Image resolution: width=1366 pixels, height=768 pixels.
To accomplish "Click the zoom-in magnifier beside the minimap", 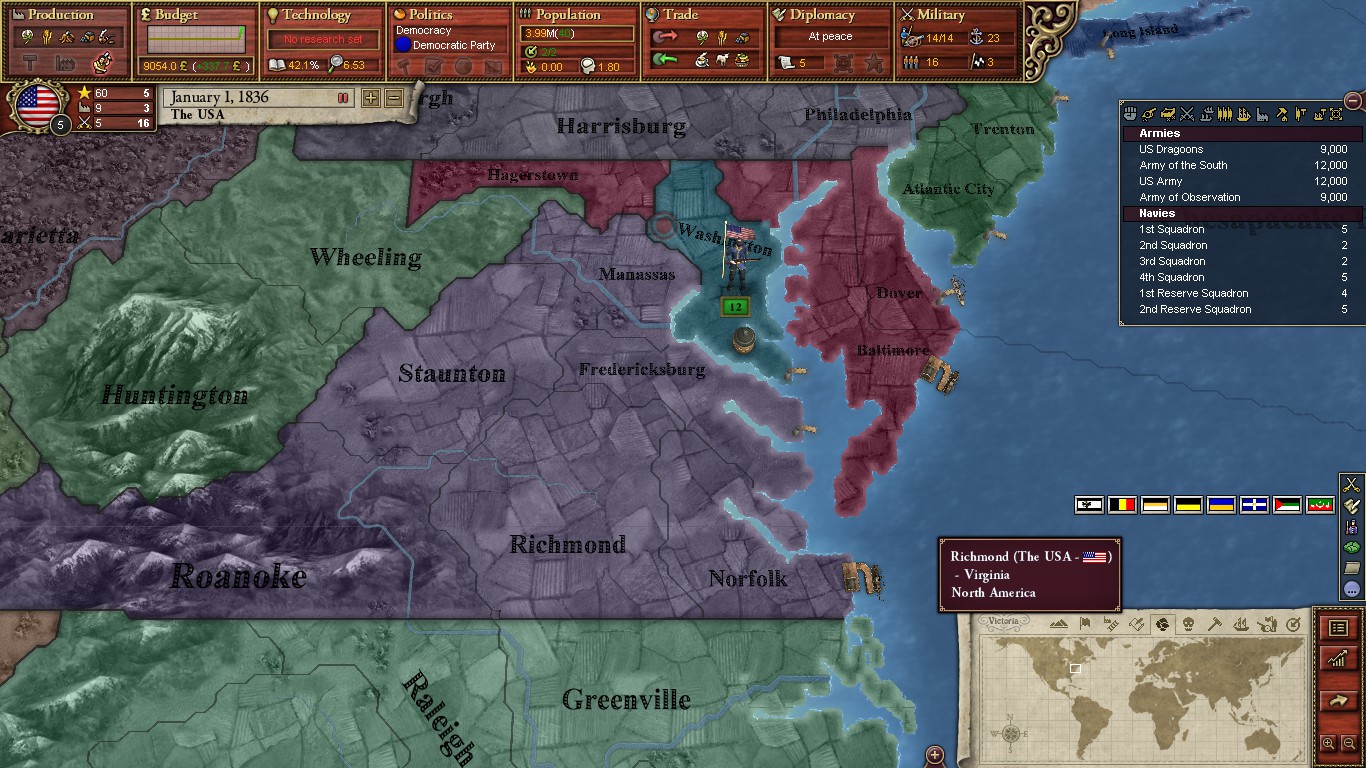I will 1330,743.
